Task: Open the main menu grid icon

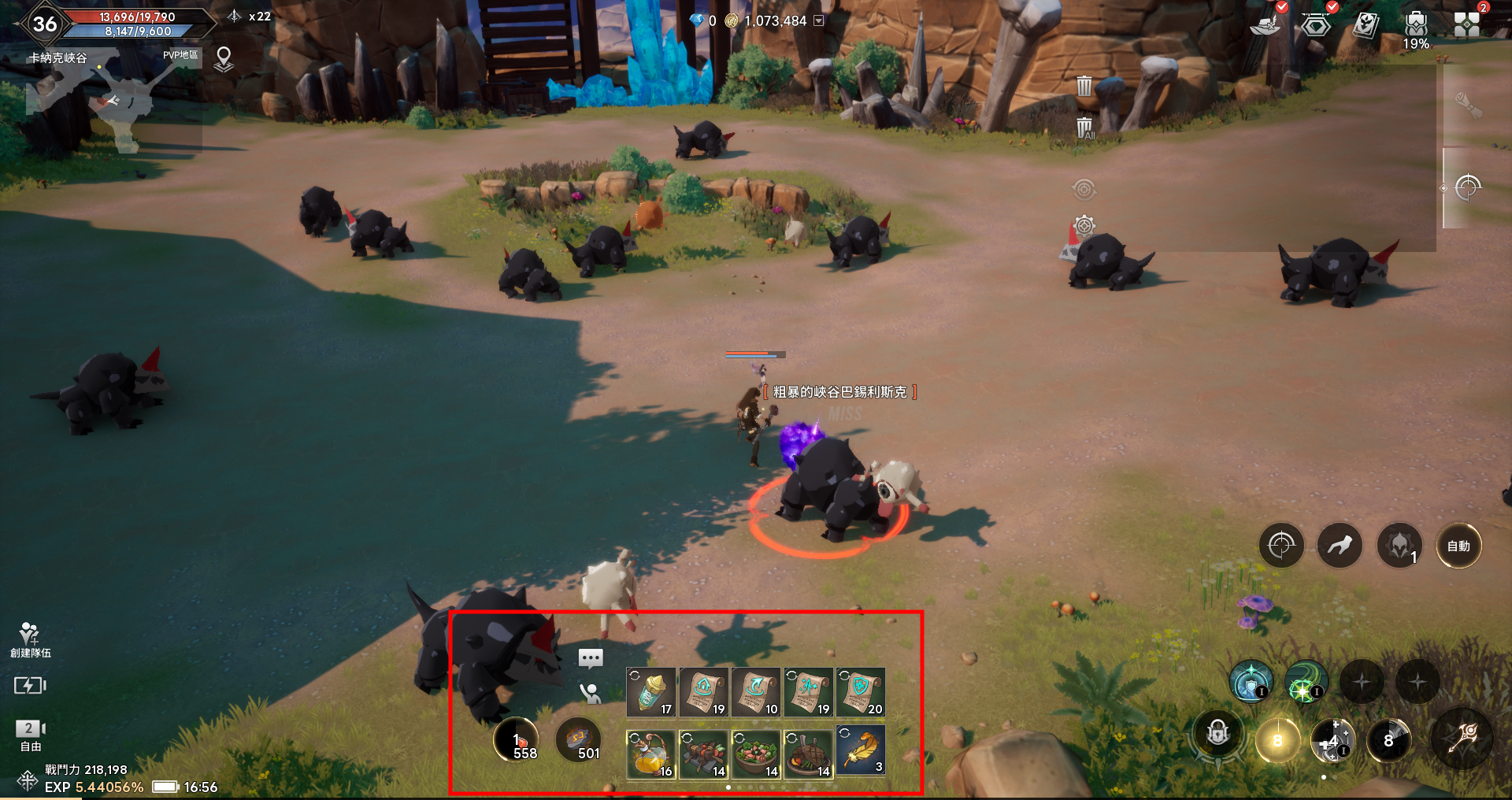Action: click(1466, 24)
